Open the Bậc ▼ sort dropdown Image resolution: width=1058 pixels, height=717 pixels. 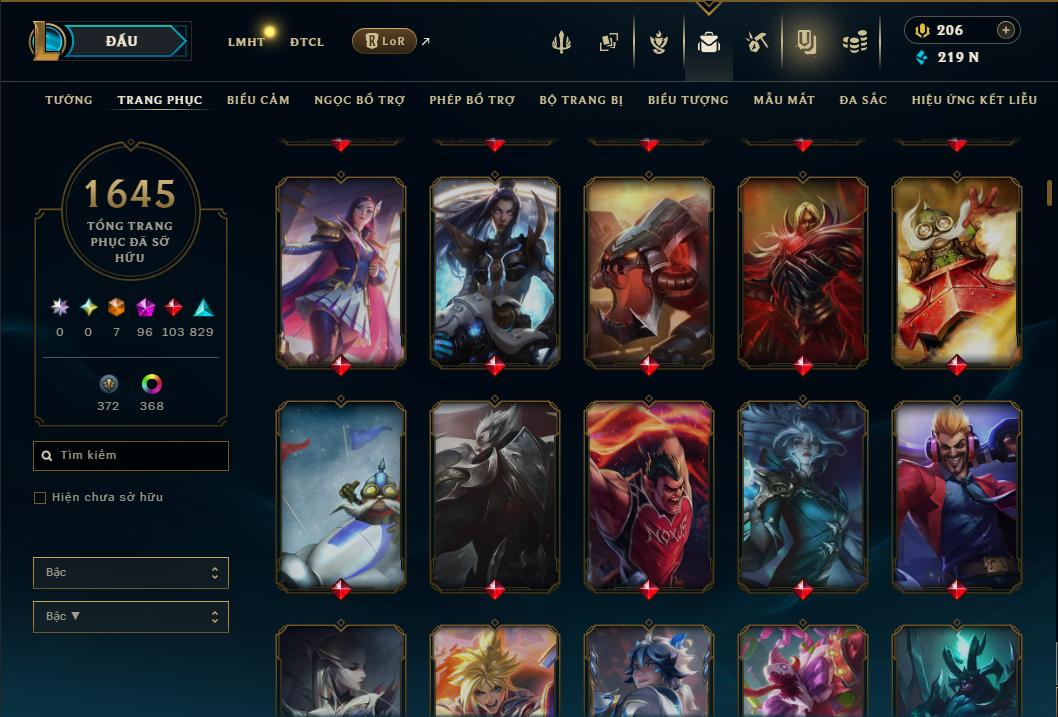tap(131, 617)
